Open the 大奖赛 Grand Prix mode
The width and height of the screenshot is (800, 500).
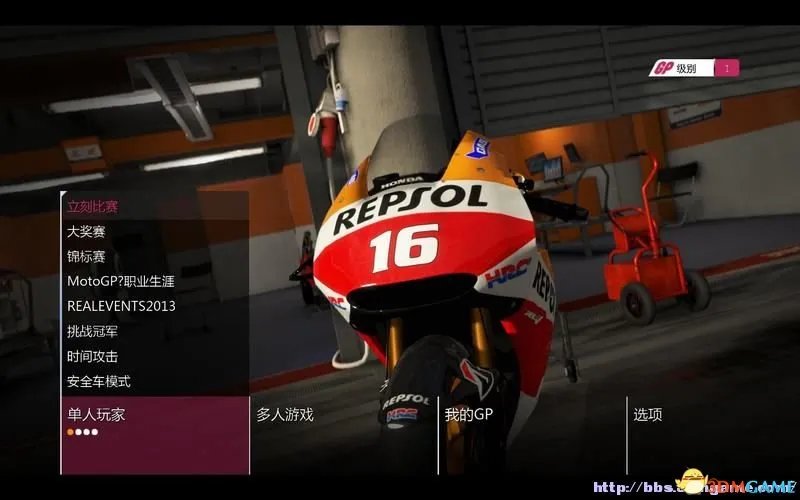86,232
